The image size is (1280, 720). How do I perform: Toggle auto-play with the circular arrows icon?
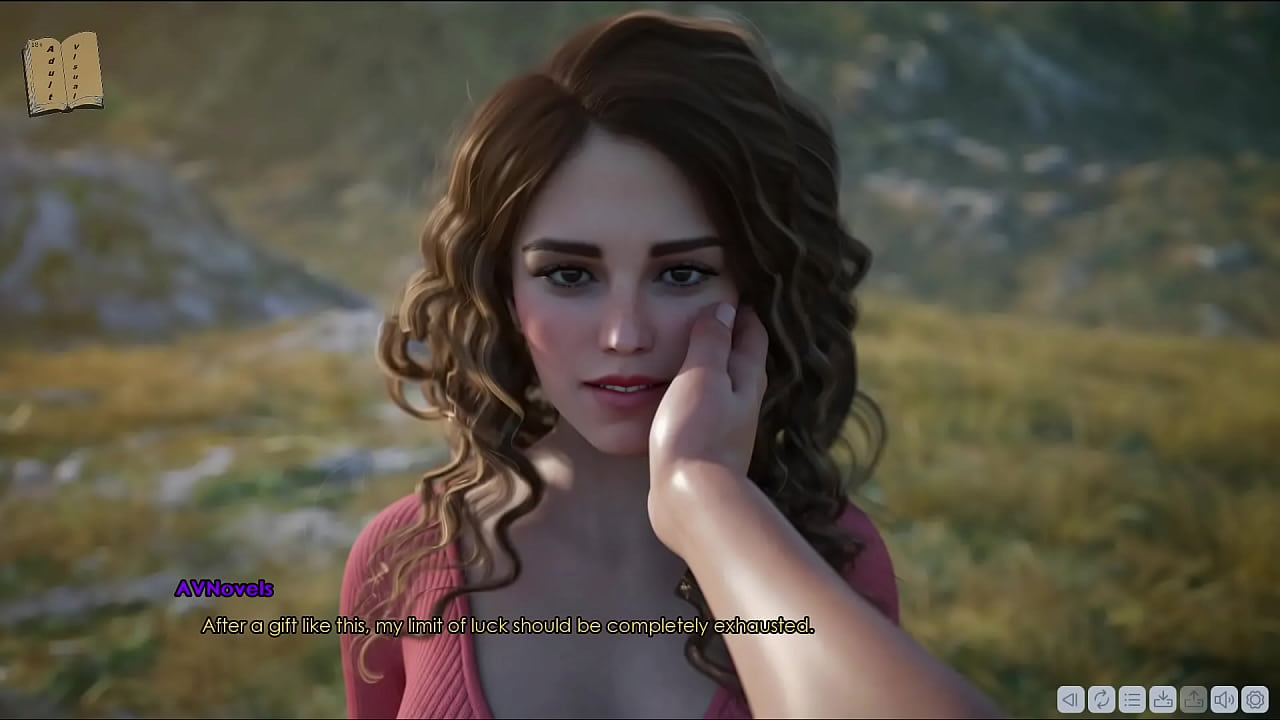pos(1101,700)
